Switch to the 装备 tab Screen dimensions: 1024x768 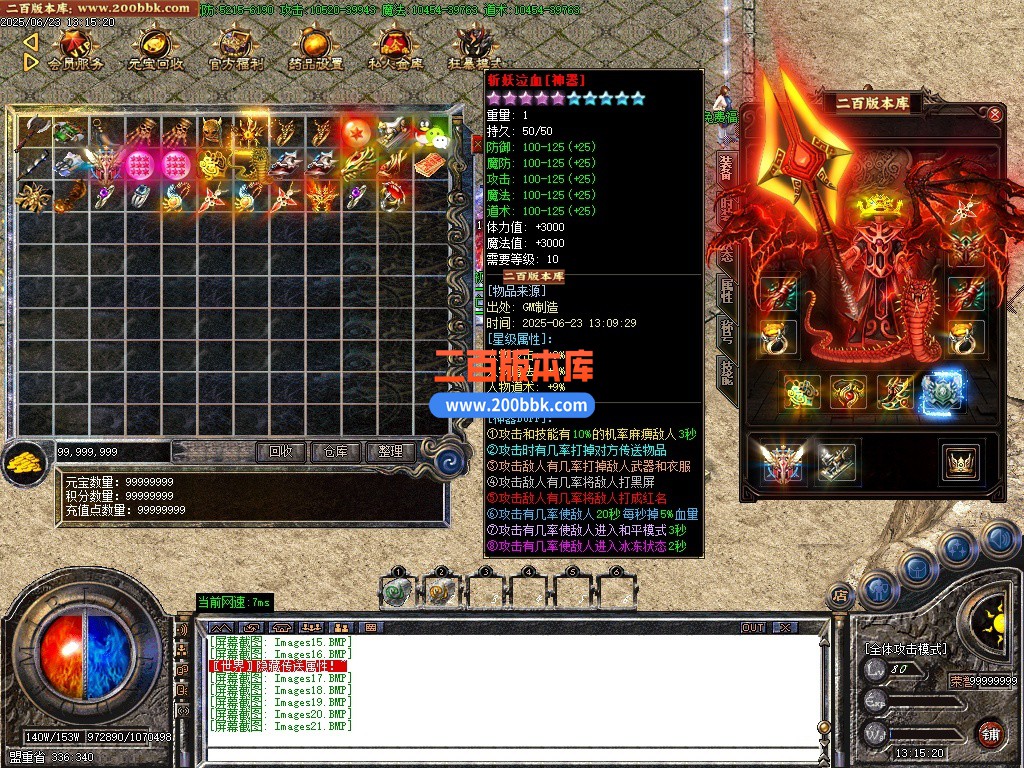726,169
